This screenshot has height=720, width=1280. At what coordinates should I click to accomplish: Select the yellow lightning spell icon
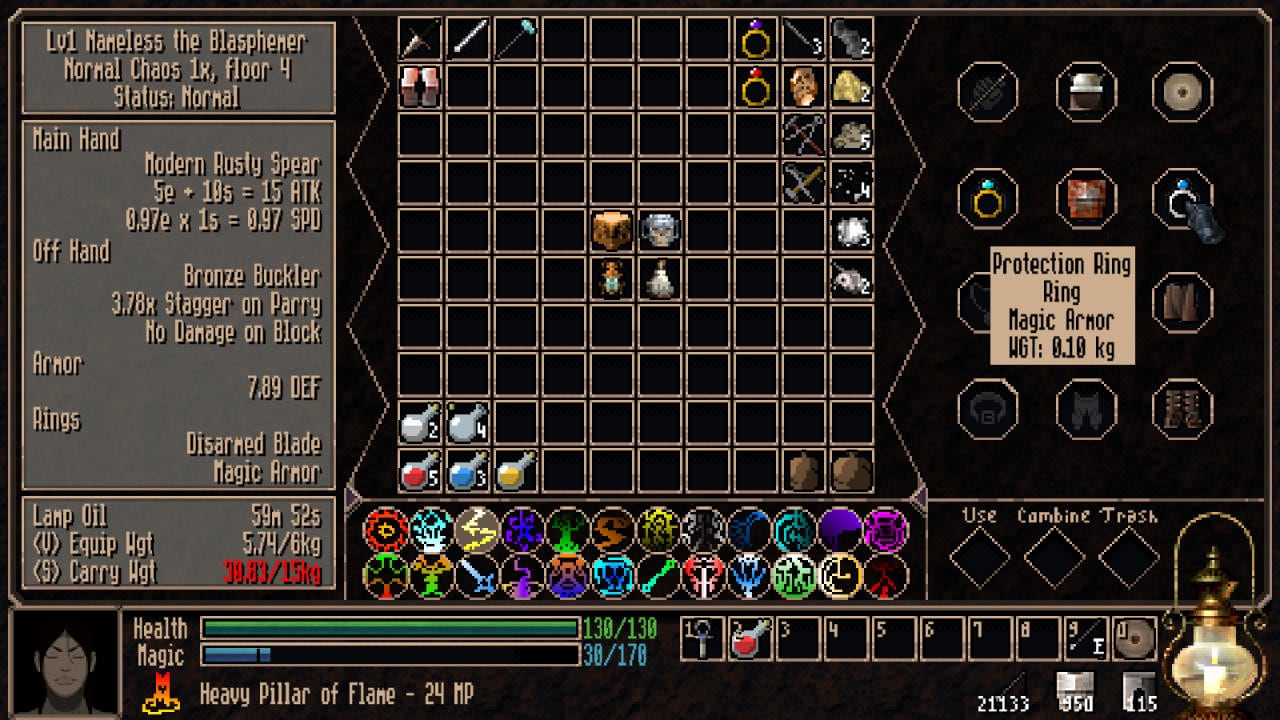click(477, 530)
